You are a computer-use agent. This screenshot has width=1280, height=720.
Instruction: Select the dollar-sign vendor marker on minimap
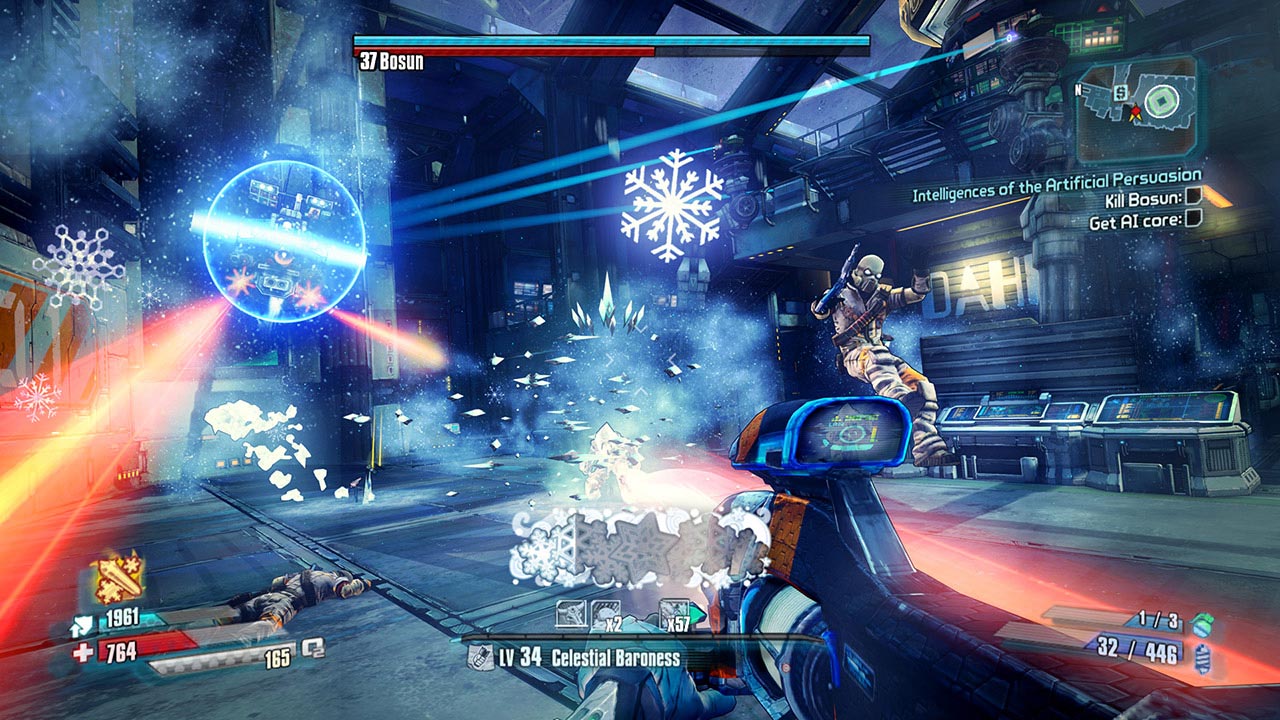click(x=1121, y=93)
